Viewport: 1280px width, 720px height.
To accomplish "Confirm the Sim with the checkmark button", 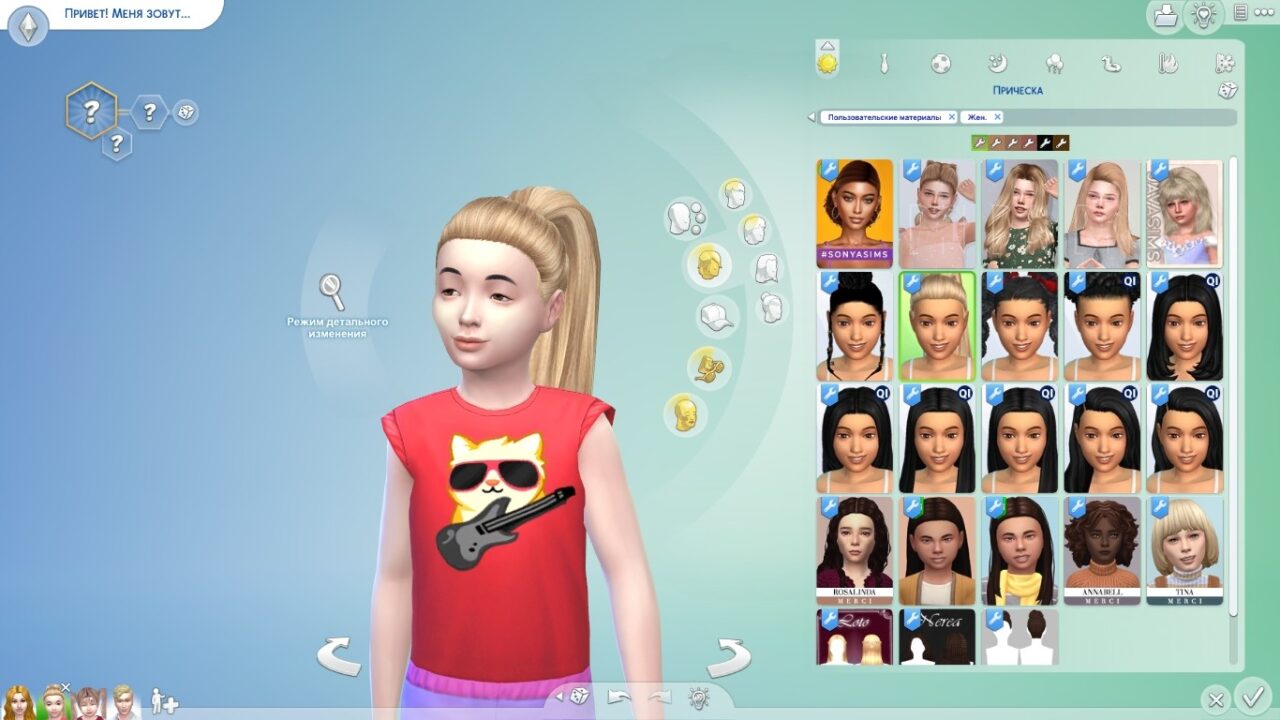I will [1251, 696].
